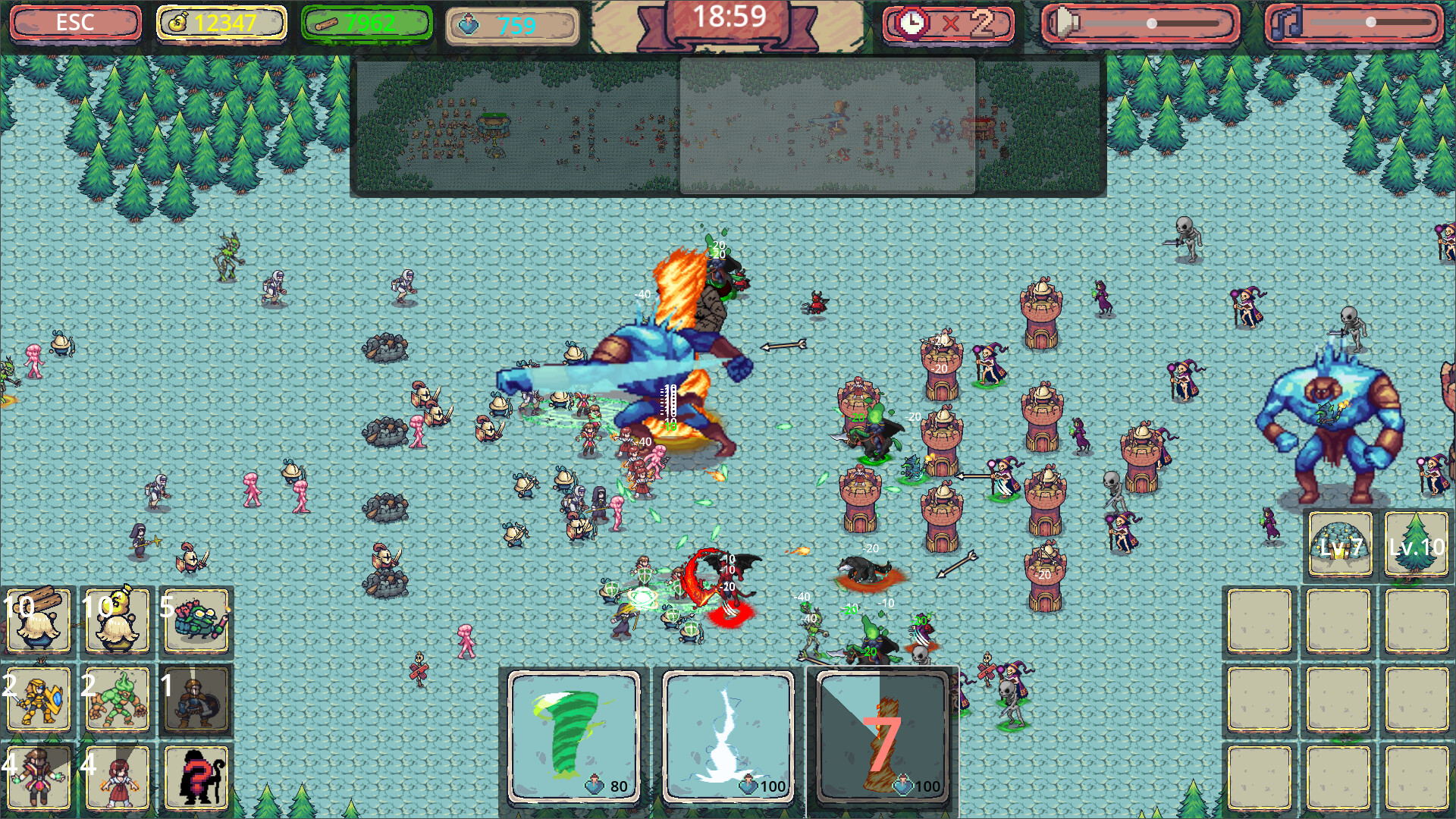This screenshot has height=819, width=1456.
Task: Select the log-carrying sheep unit card
Action: point(38,620)
